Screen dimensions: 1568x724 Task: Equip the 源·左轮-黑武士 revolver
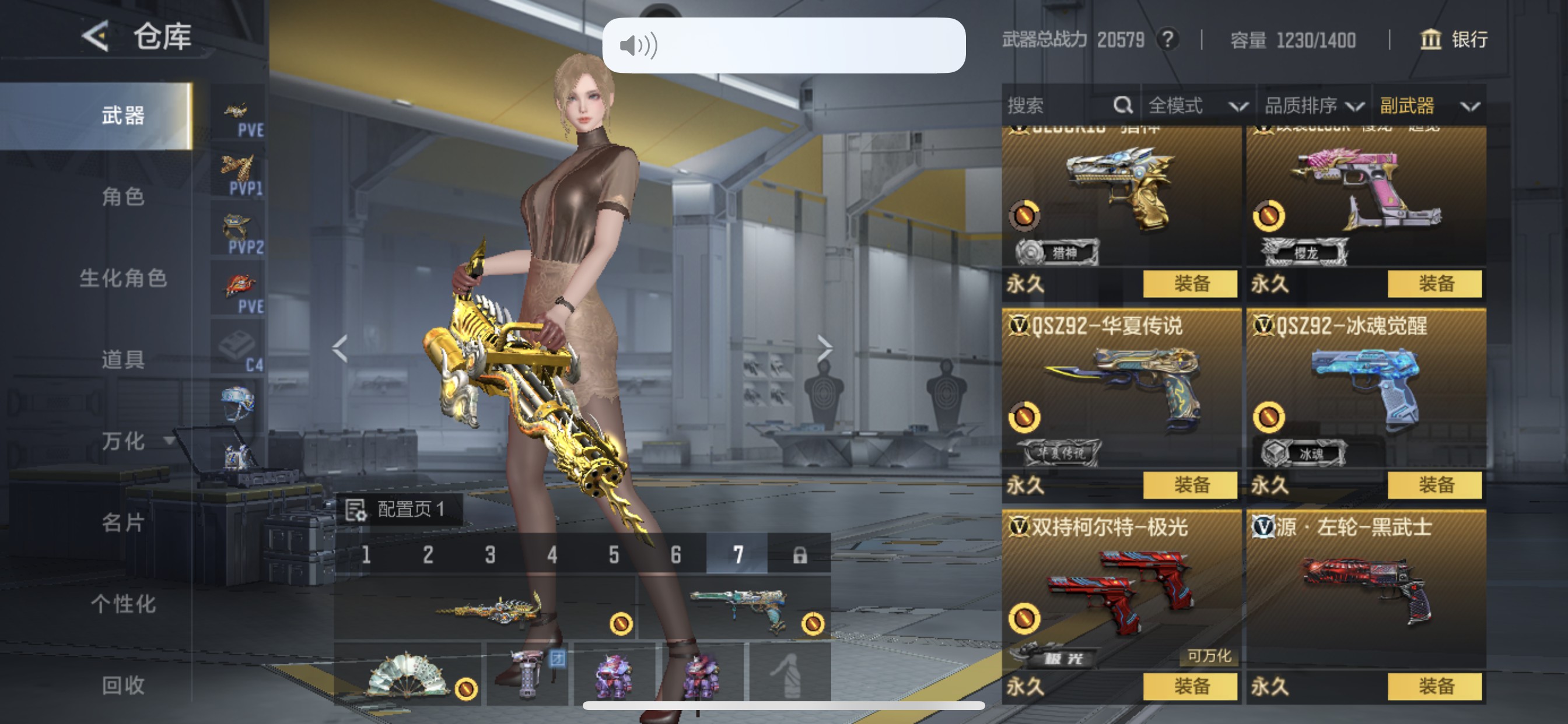pos(1434,686)
